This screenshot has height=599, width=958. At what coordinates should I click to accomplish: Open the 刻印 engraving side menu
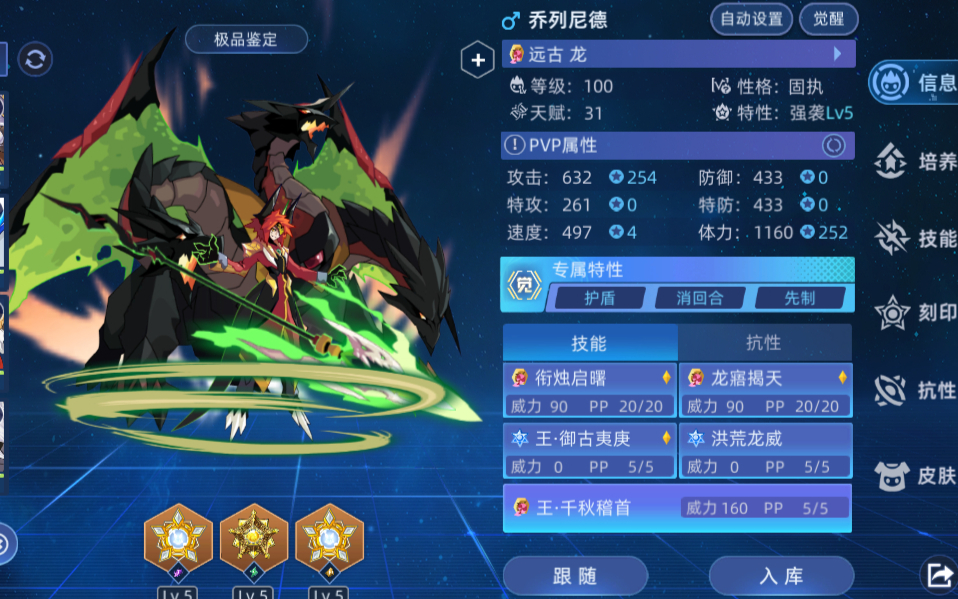tap(916, 313)
